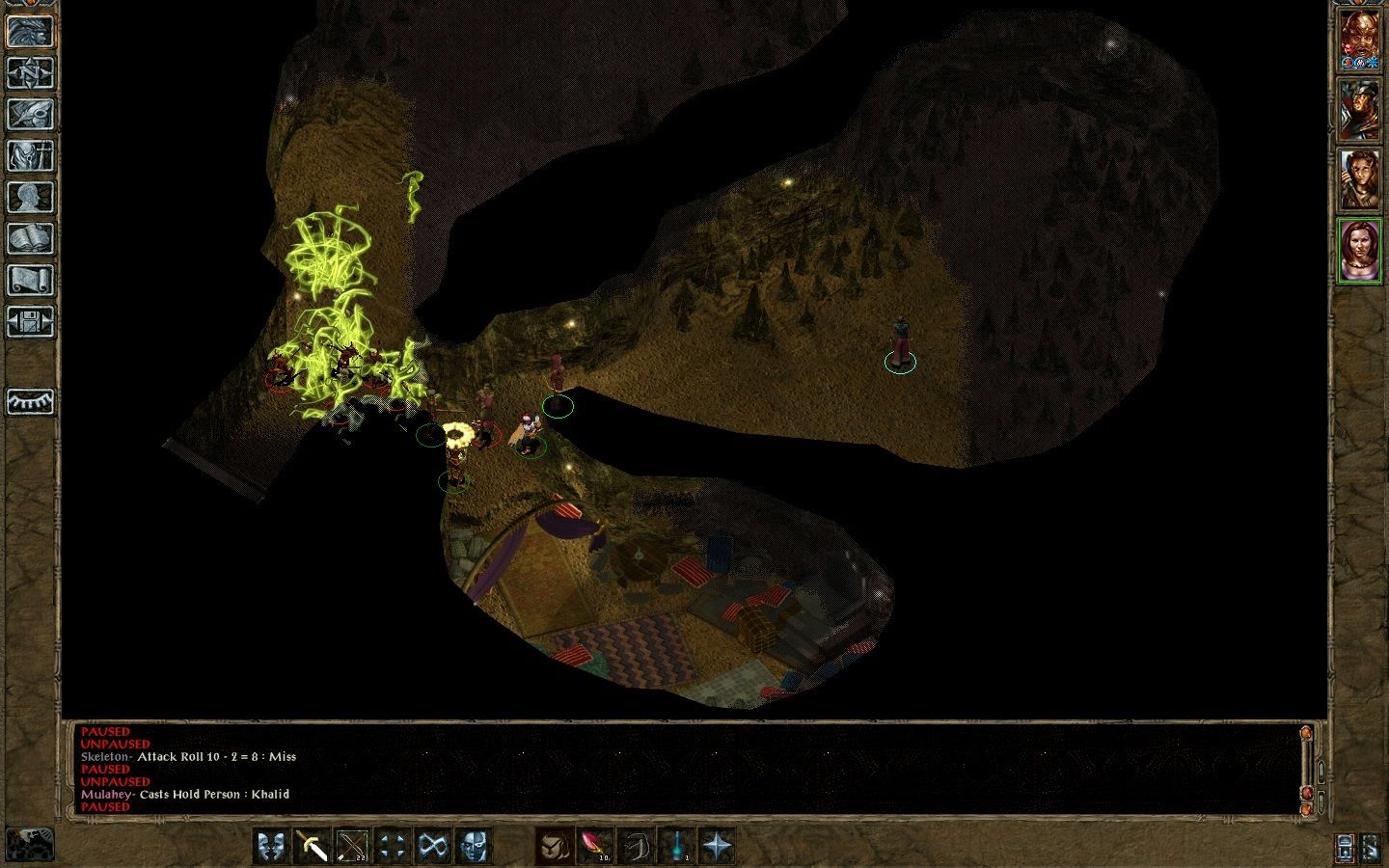This screenshot has height=868, width=1389.
Task: Toggle the rest button with the closed eye
Action: tap(30, 401)
